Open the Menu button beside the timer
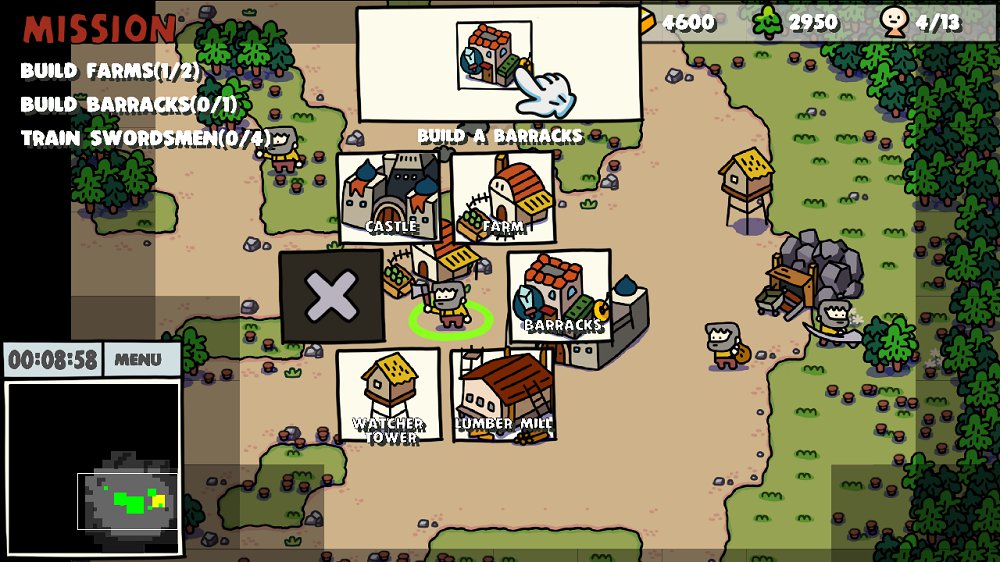Image resolution: width=1000 pixels, height=562 pixels. [x=138, y=360]
